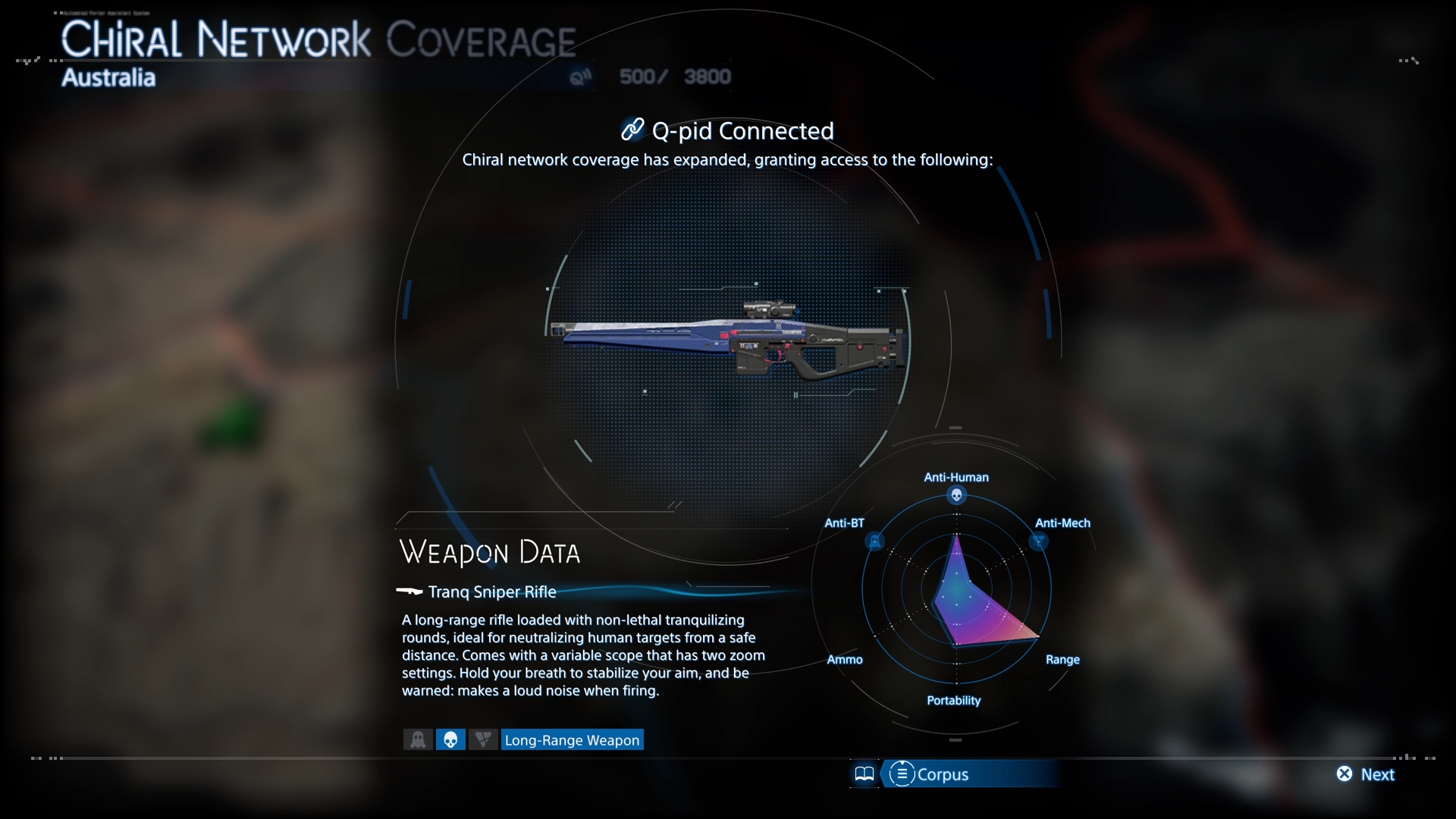Continue with the Next button

pyautogui.click(x=1366, y=774)
